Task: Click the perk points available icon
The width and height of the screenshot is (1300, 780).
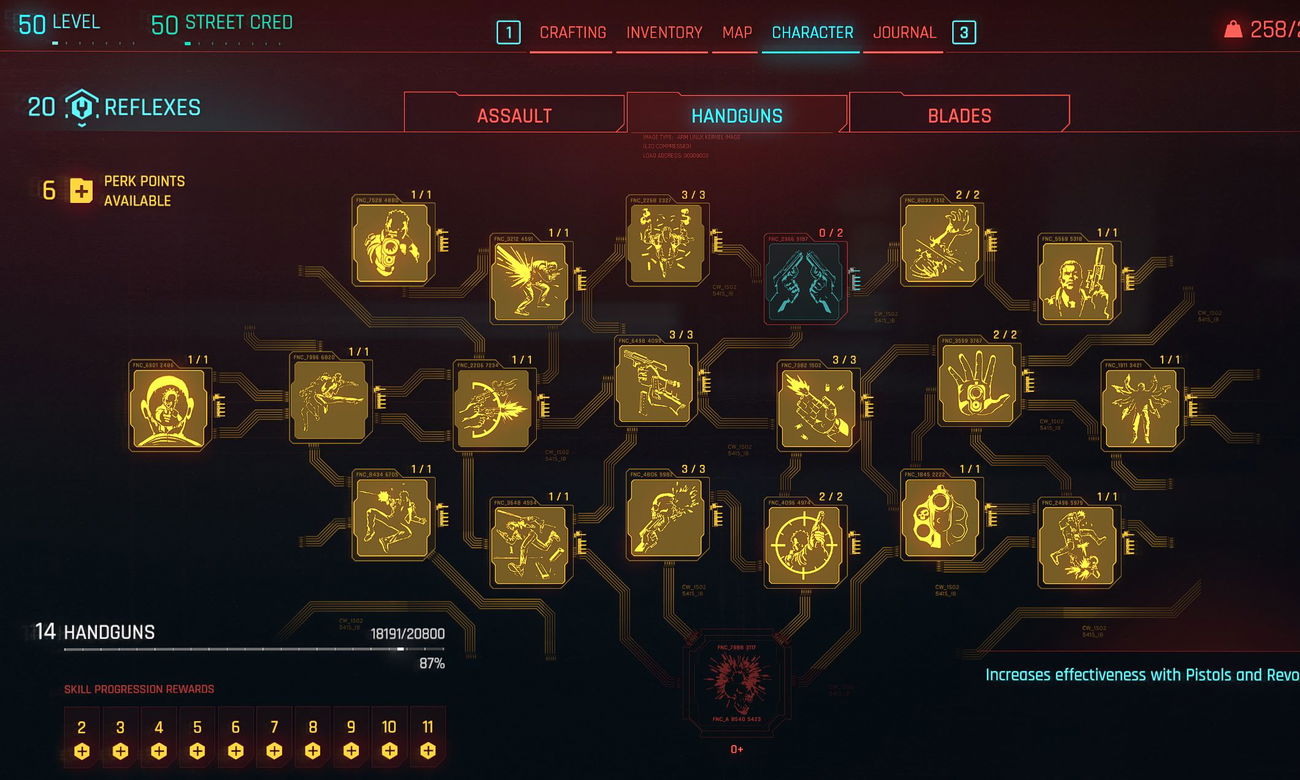Action: 81,190
